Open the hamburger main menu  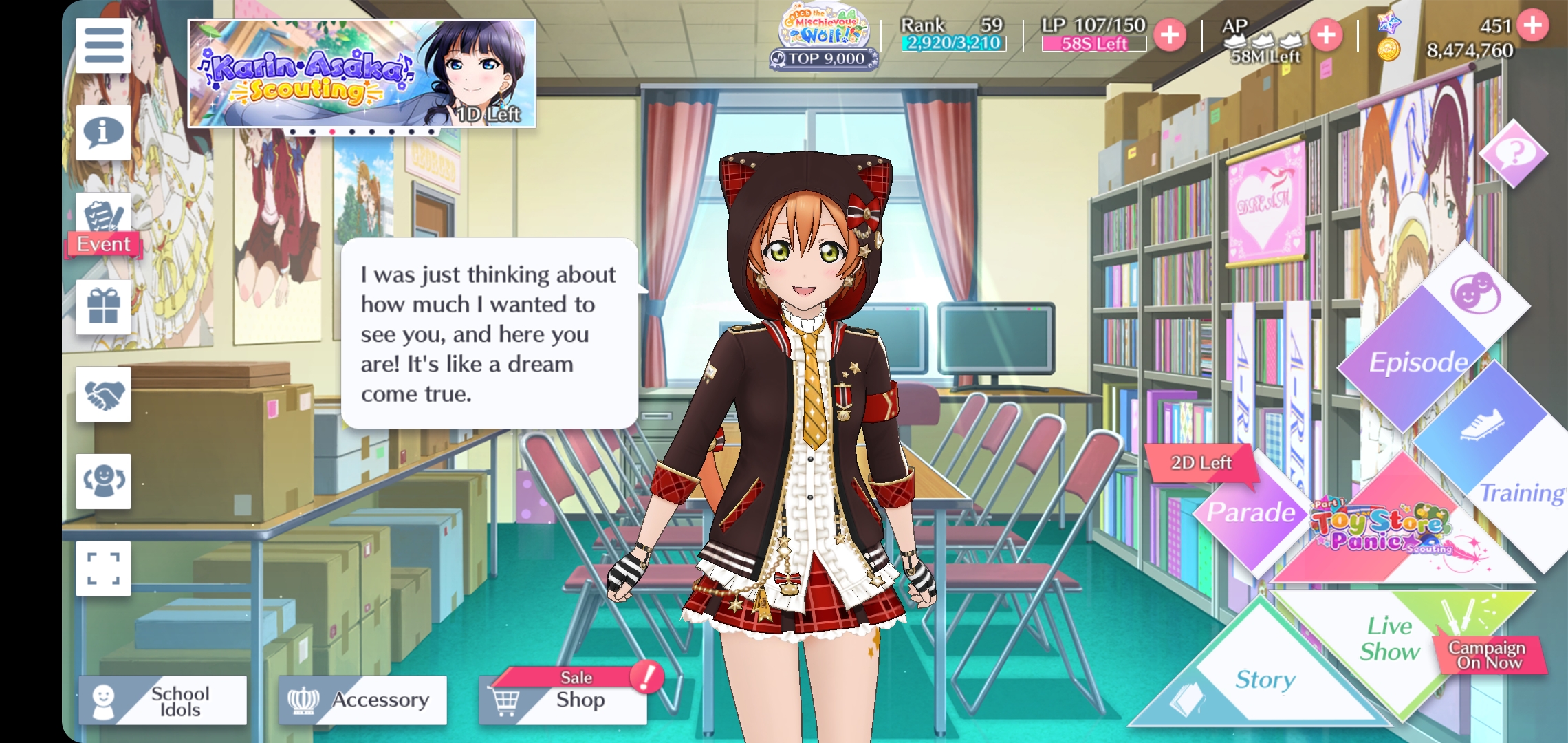(103, 45)
